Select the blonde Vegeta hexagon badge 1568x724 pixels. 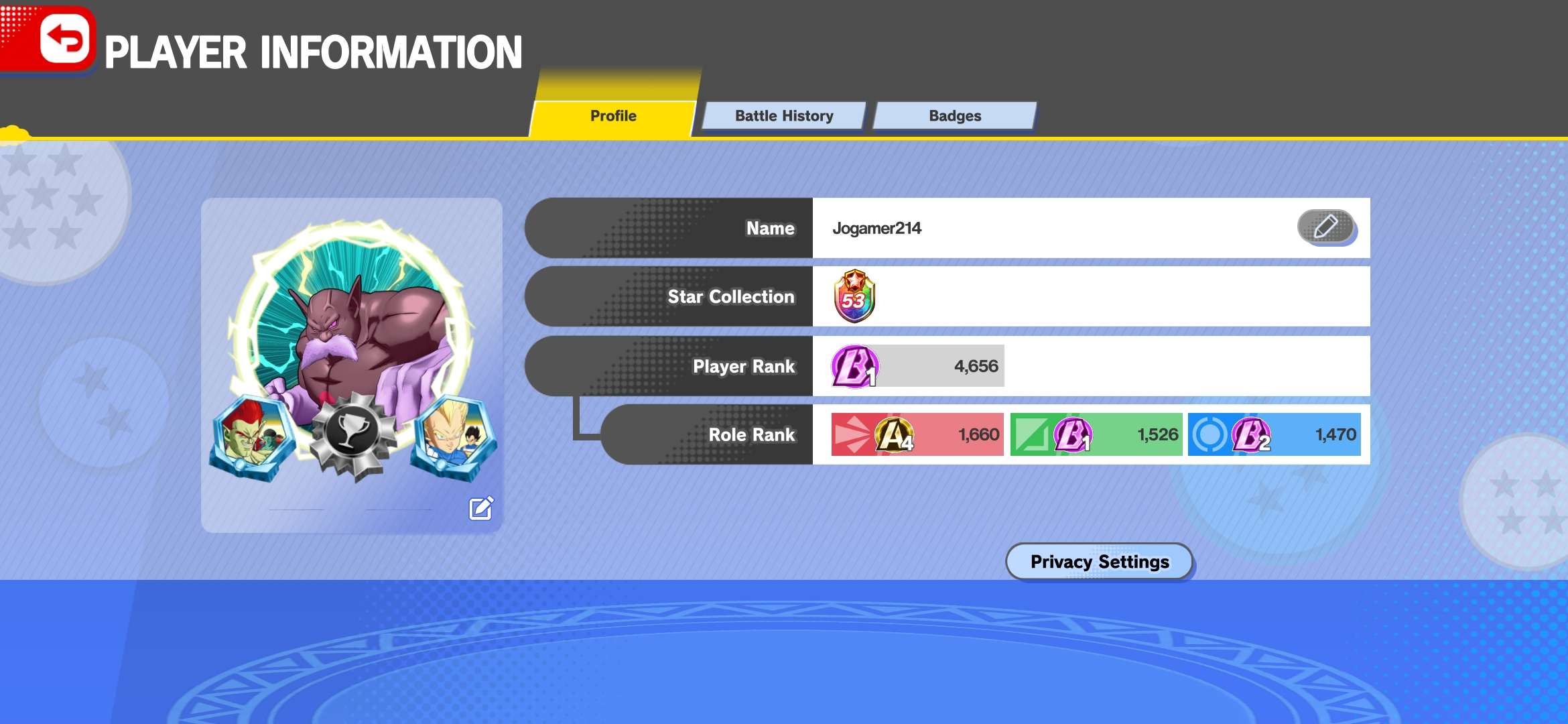454,436
